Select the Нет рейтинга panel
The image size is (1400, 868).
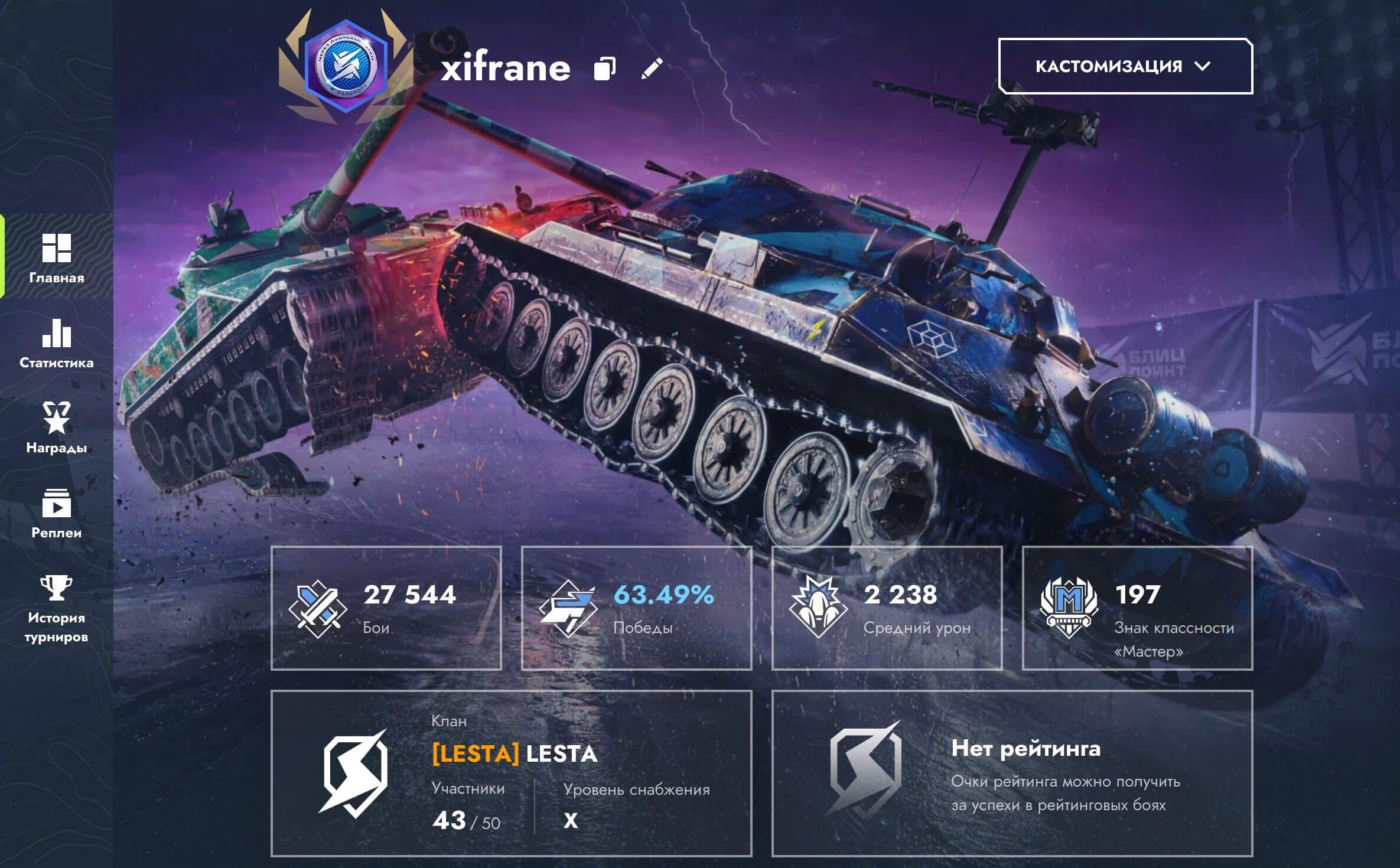[1012, 773]
